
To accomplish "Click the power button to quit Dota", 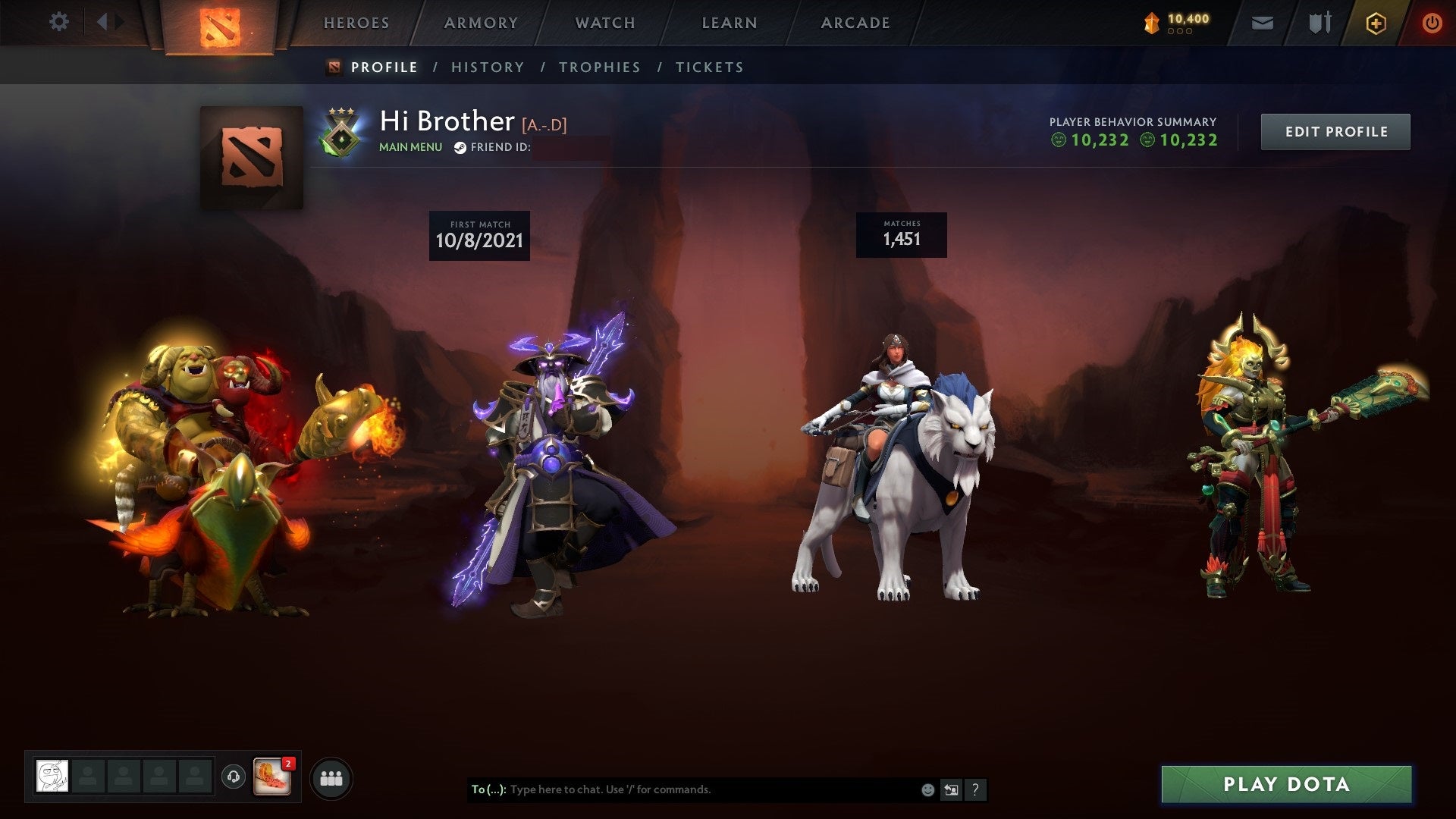I will coord(1432,22).
